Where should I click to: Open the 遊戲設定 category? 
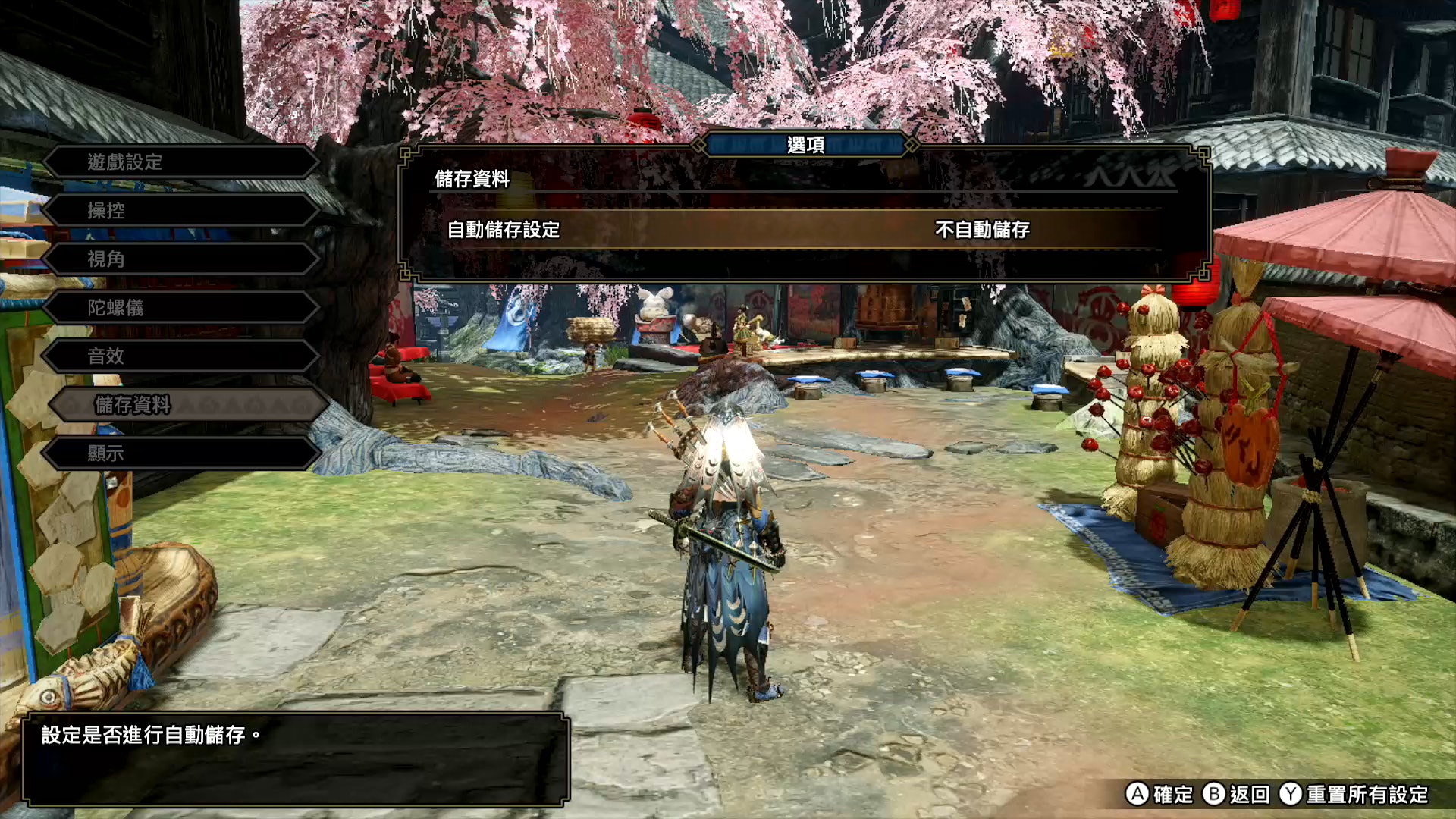180,162
